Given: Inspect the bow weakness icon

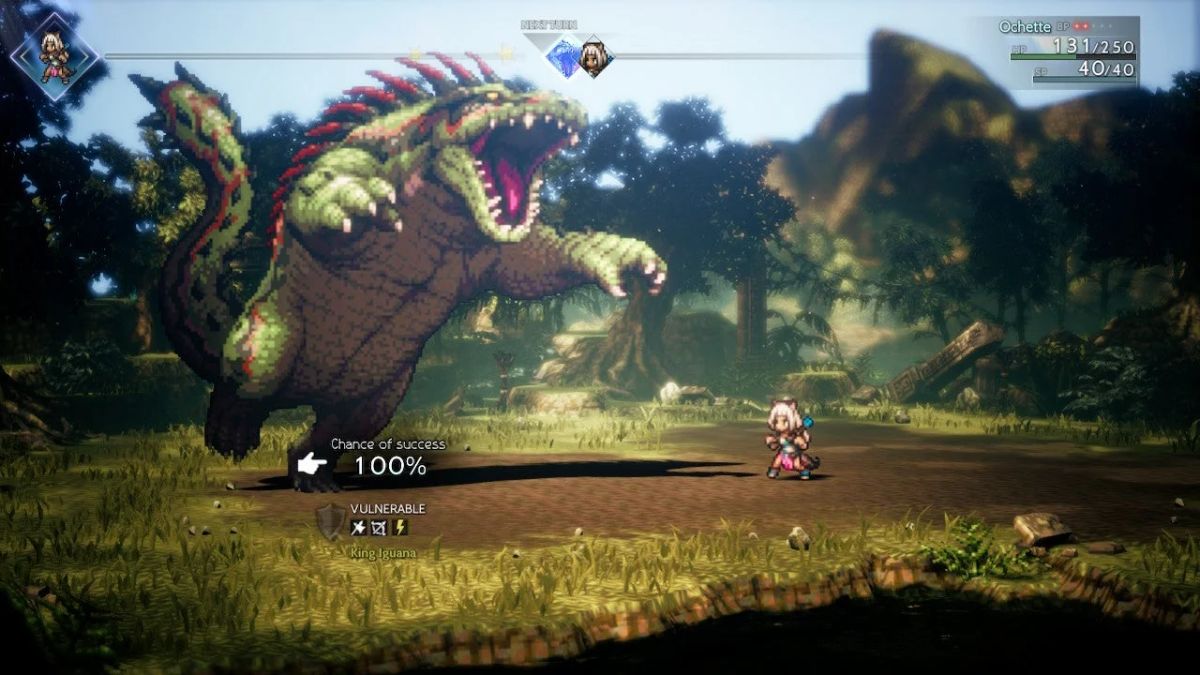Looking at the screenshot, I should tap(380, 528).
